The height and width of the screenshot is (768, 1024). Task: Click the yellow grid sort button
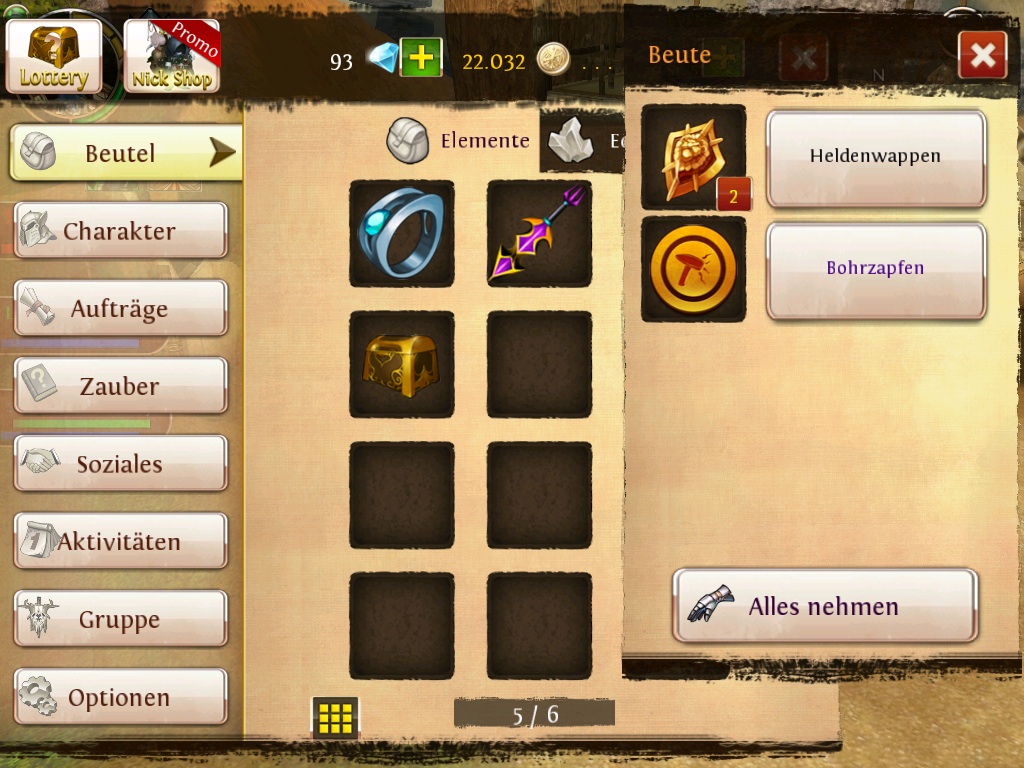pos(335,717)
